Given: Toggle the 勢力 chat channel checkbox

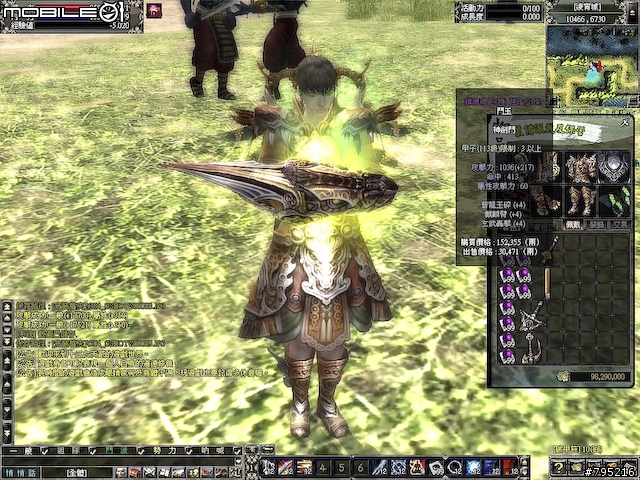Looking at the screenshot, I should point(190,451).
